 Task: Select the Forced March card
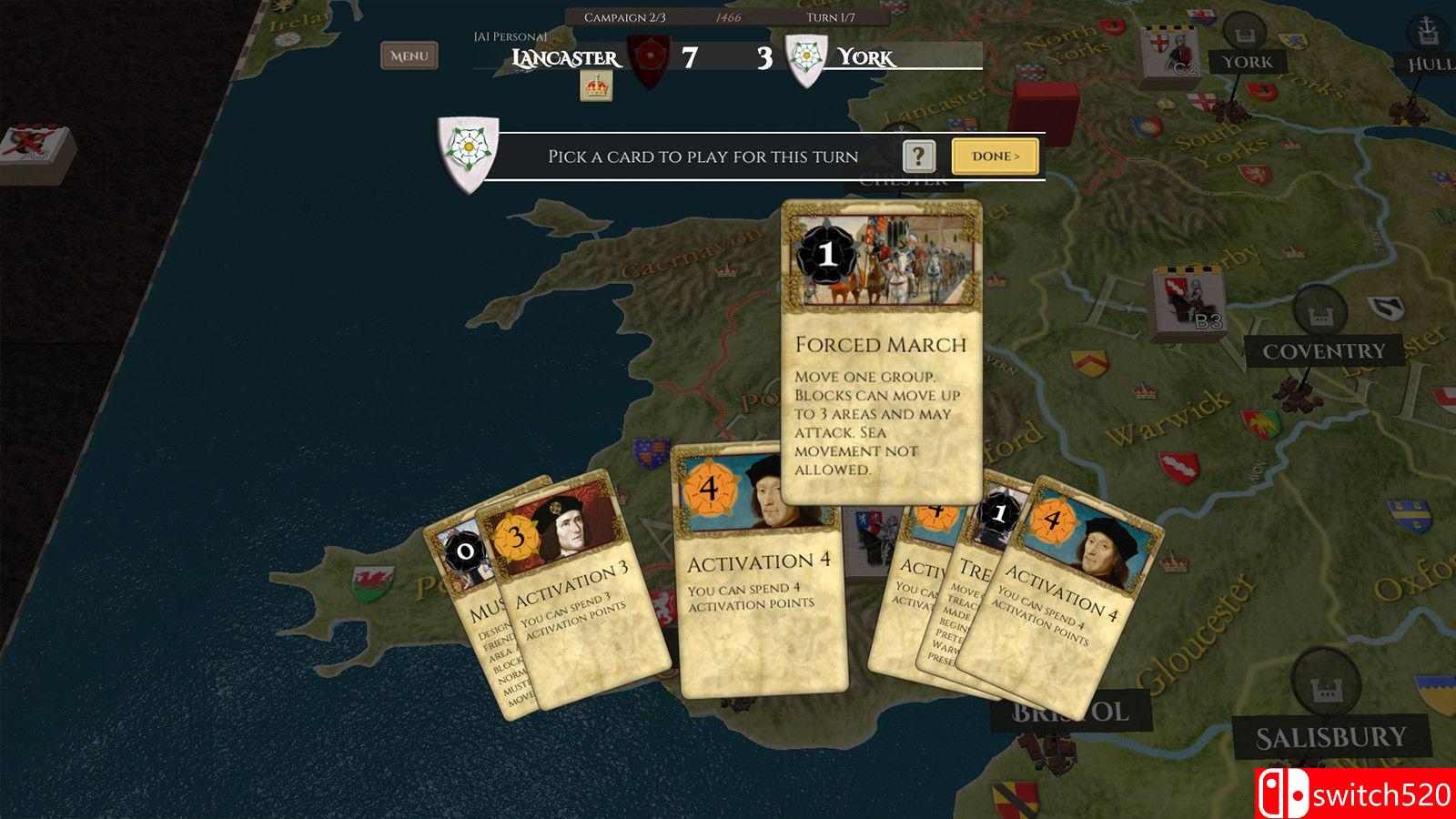pyautogui.click(x=880, y=364)
